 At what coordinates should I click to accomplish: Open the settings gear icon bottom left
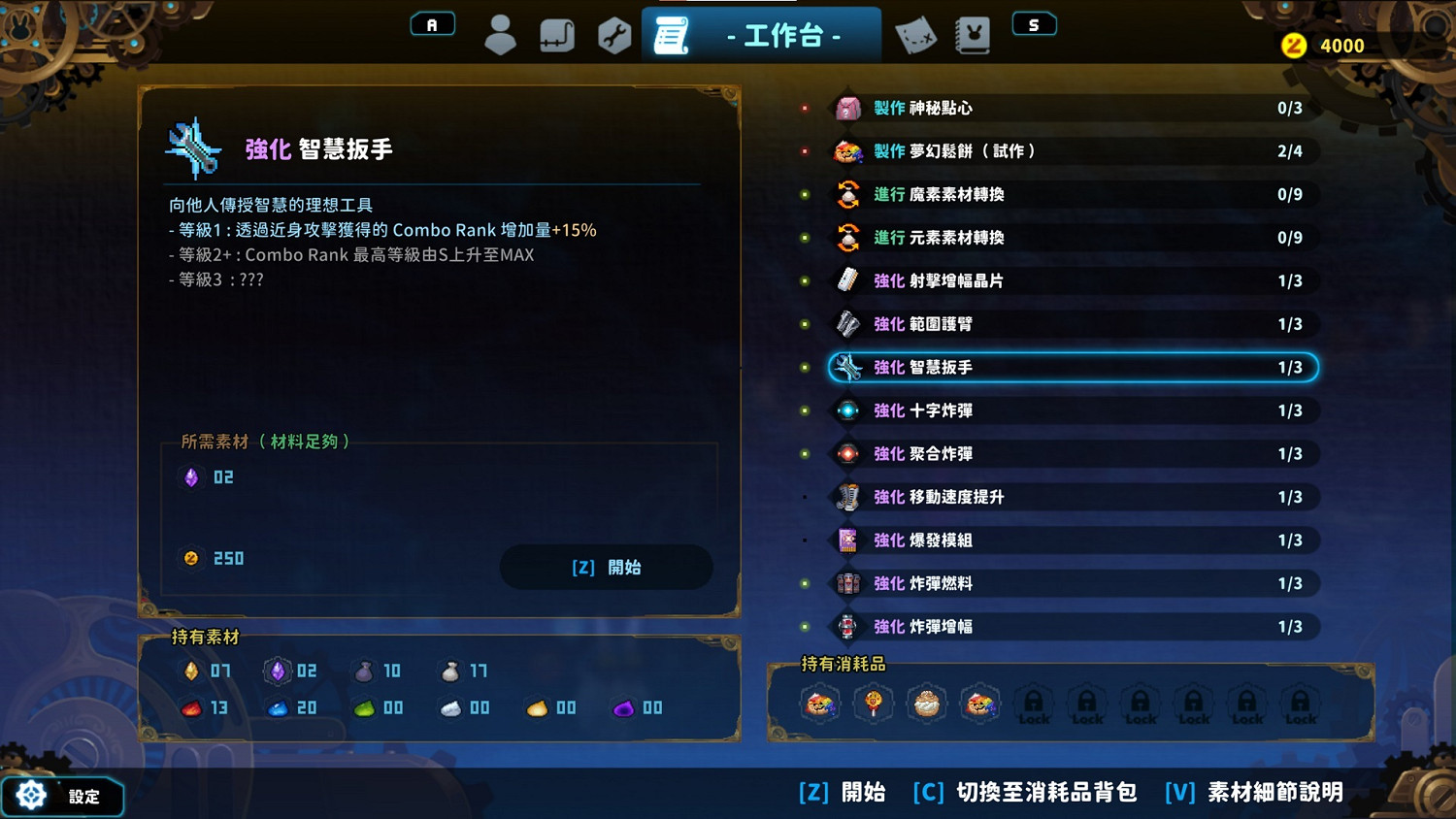coord(29,796)
